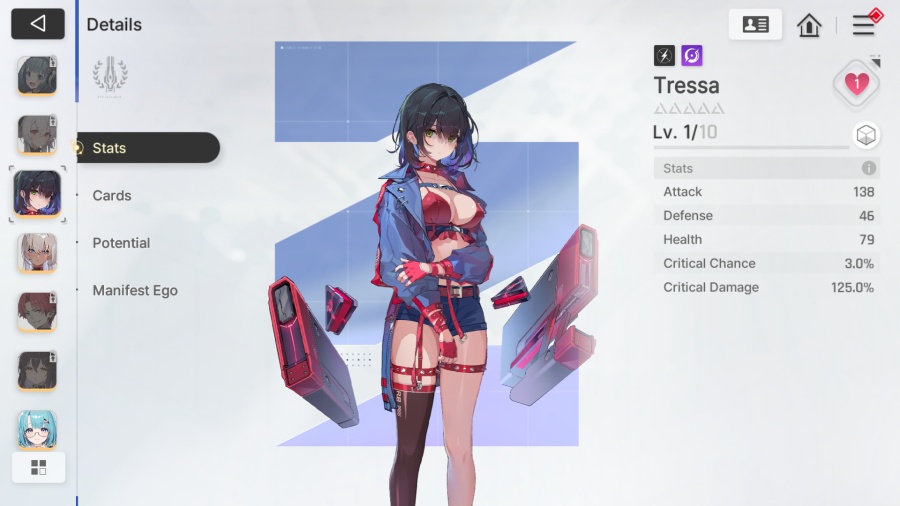Open the Manifest Ego tab
This screenshot has height=506, width=900.
(135, 291)
